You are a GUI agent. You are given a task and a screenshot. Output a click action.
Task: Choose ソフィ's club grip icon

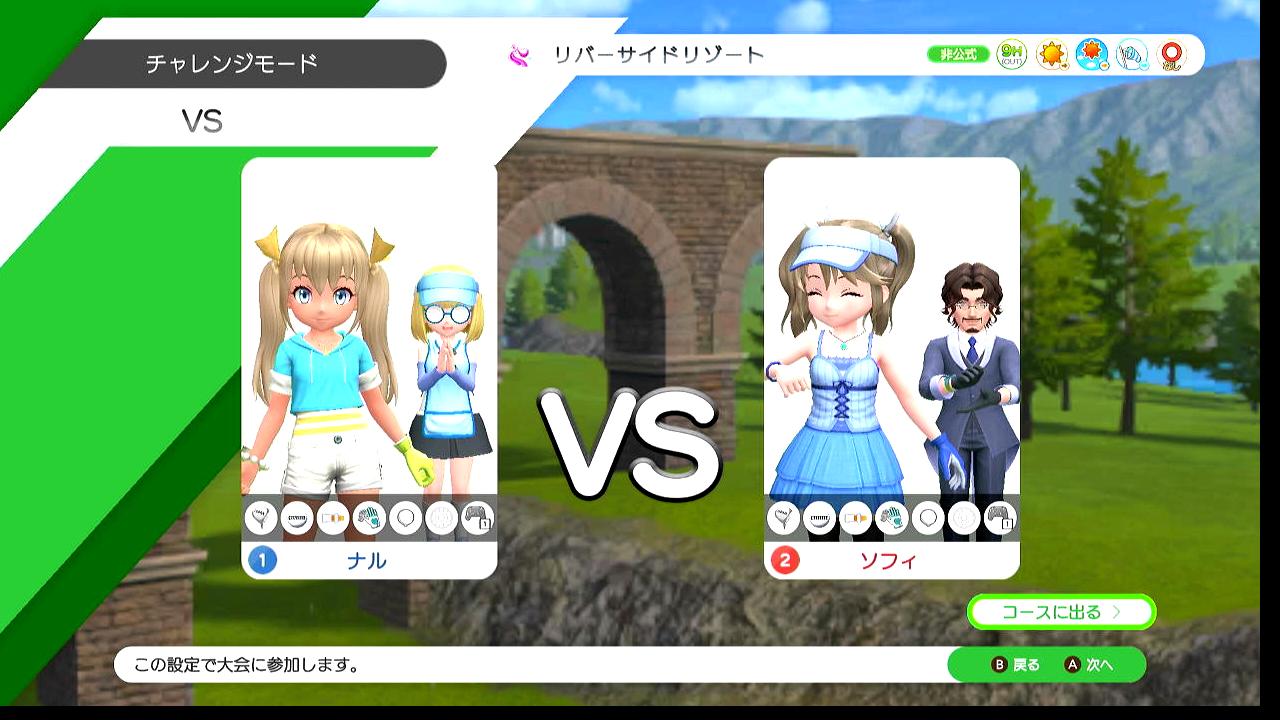pos(855,518)
